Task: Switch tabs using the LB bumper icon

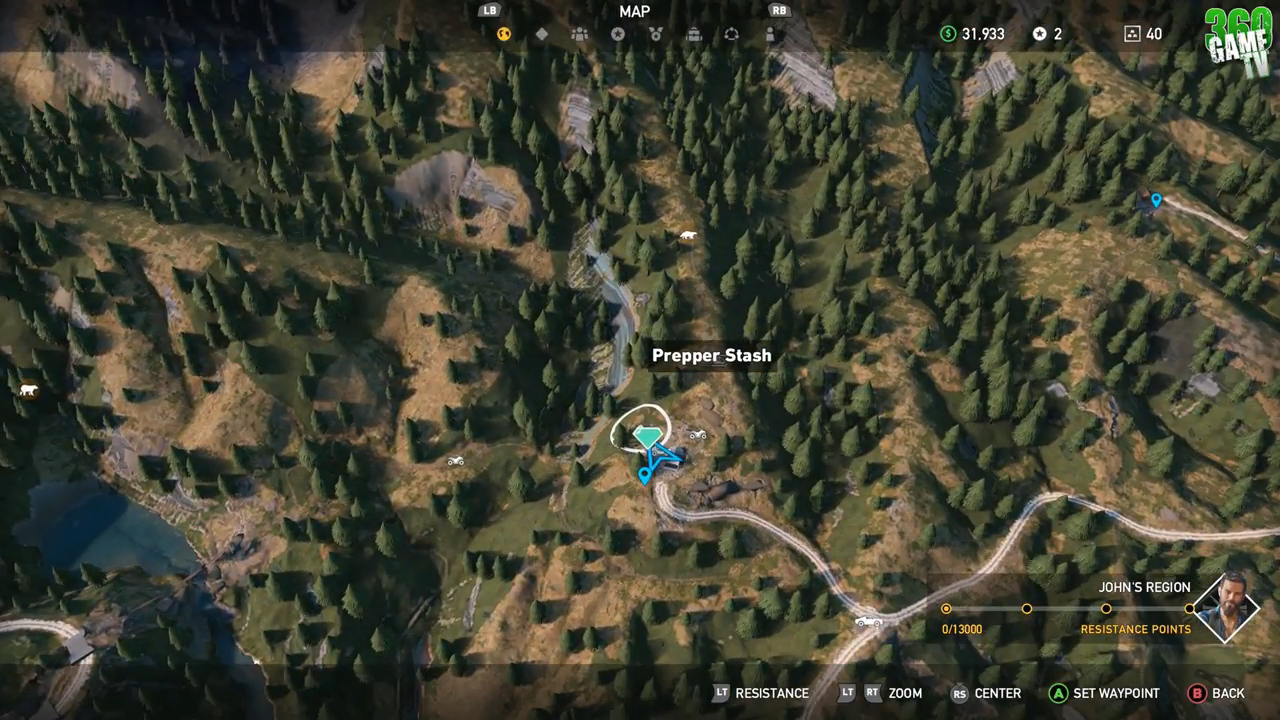Action: click(489, 11)
